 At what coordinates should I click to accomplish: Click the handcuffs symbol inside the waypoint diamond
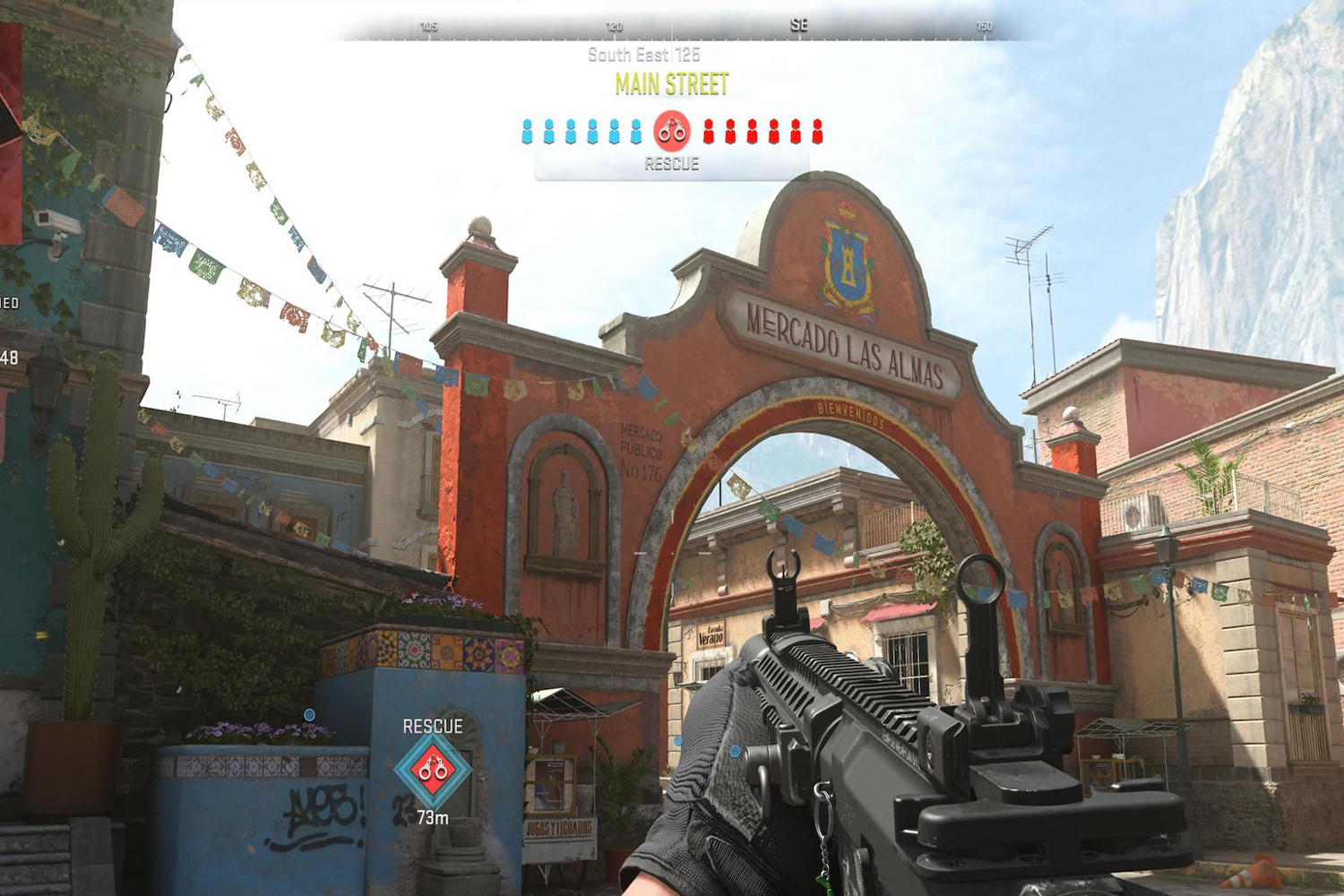tap(432, 768)
